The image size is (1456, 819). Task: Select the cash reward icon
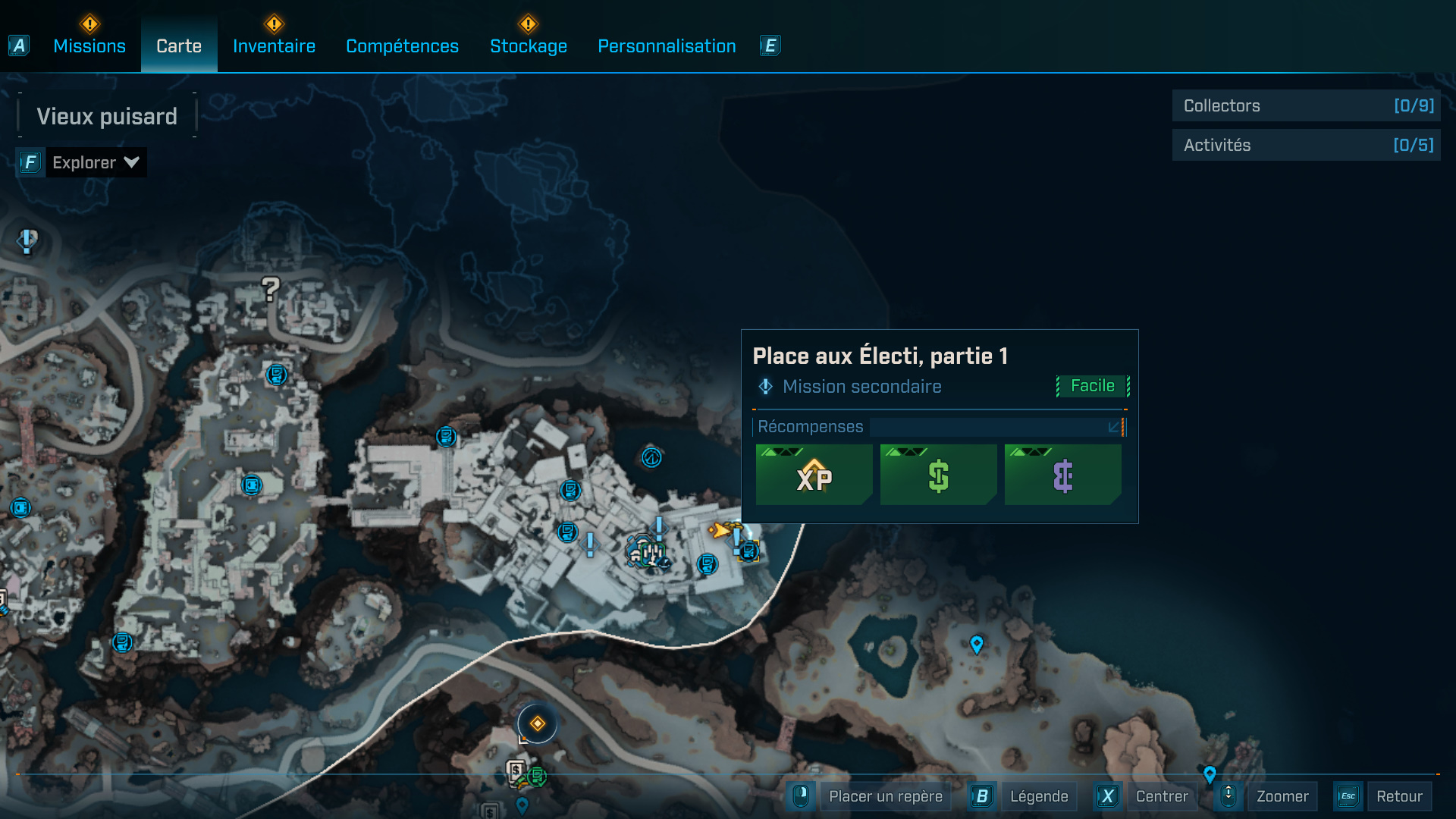tap(938, 475)
